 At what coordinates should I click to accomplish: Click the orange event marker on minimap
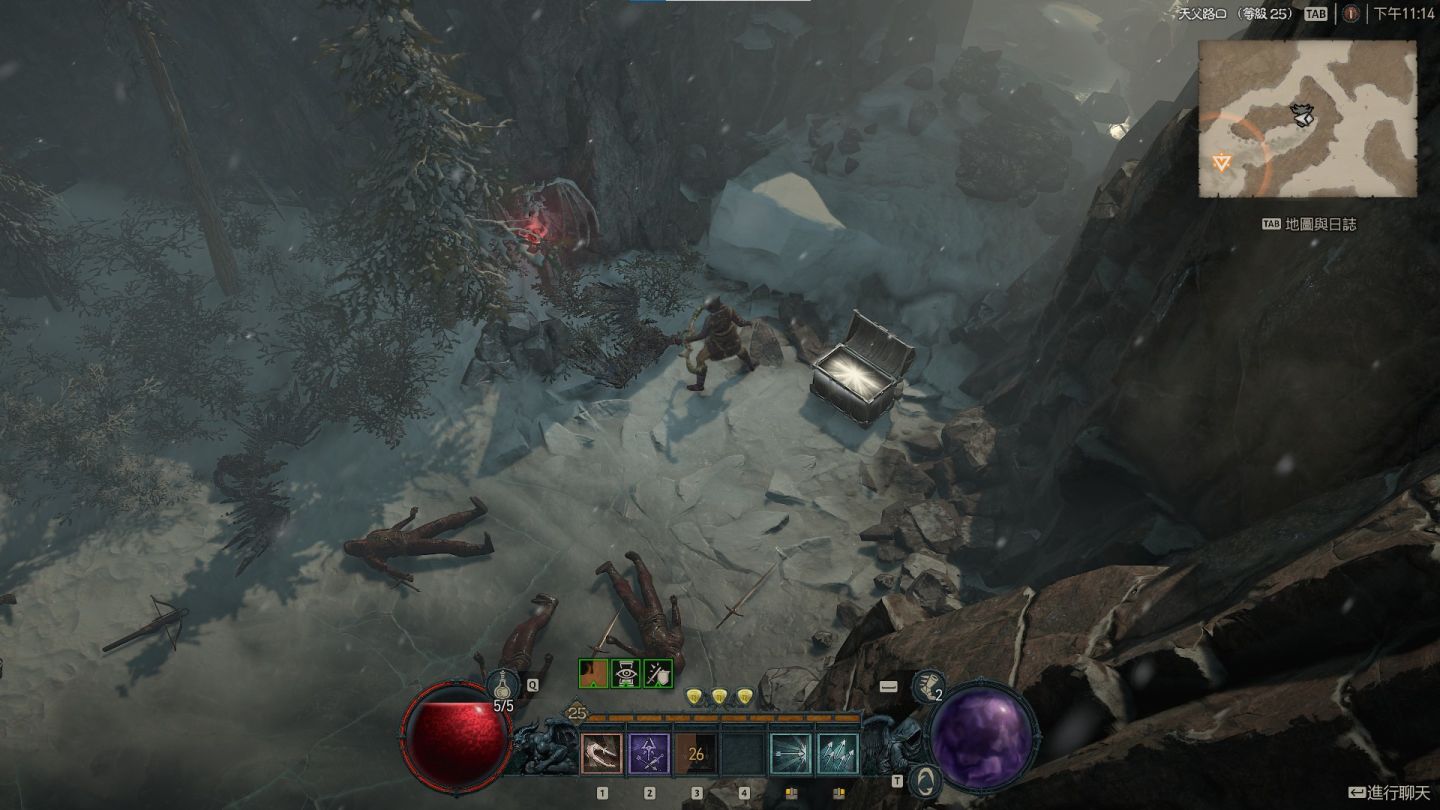coord(1221,161)
